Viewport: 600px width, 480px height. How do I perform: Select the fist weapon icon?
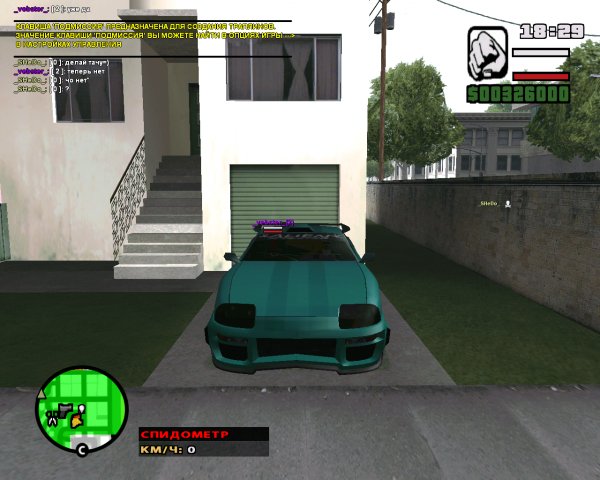(x=487, y=51)
